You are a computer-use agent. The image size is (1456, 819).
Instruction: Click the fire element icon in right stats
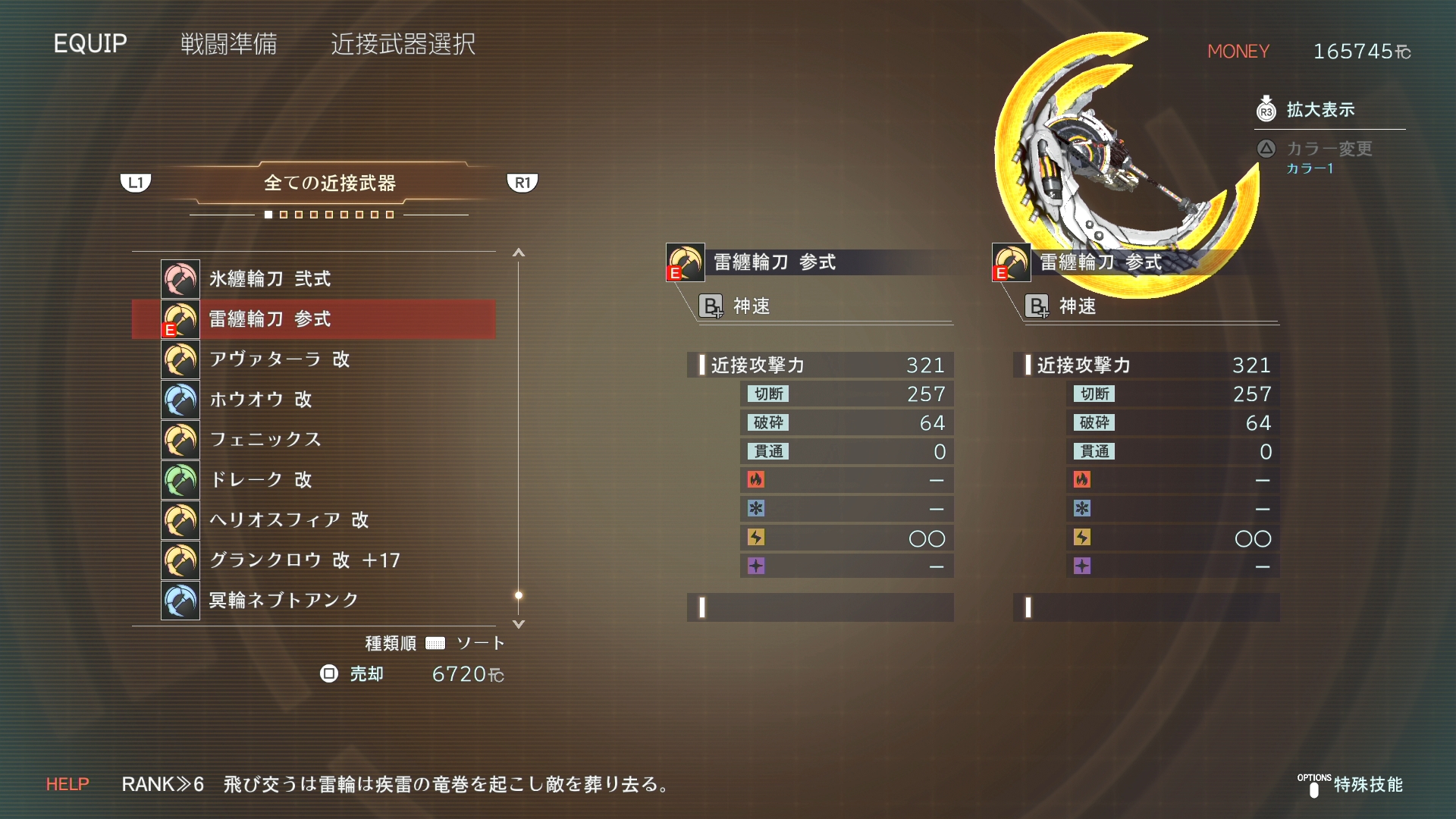coord(1083,479)
